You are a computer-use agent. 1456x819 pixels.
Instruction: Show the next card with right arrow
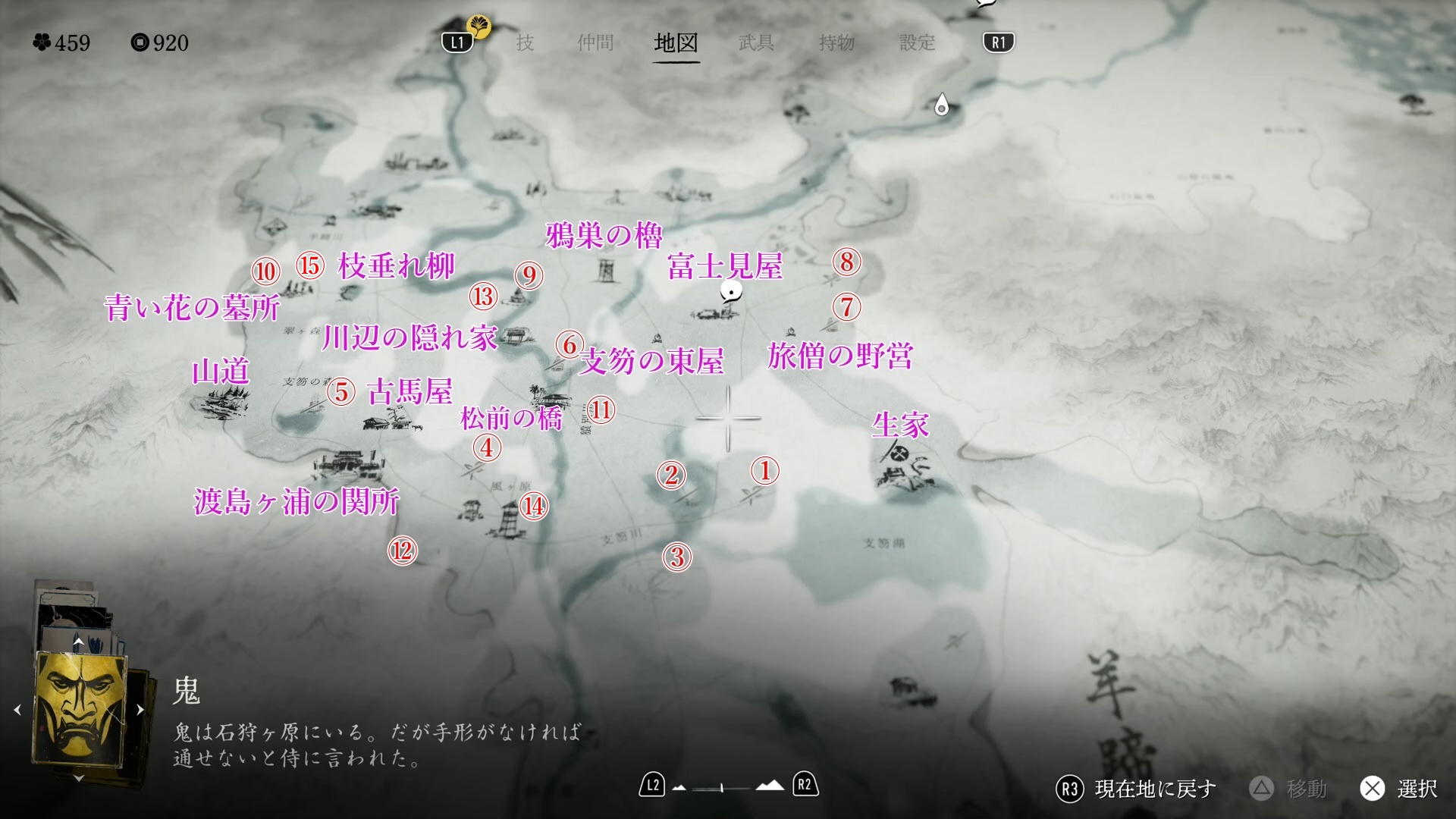click(140, 710)
